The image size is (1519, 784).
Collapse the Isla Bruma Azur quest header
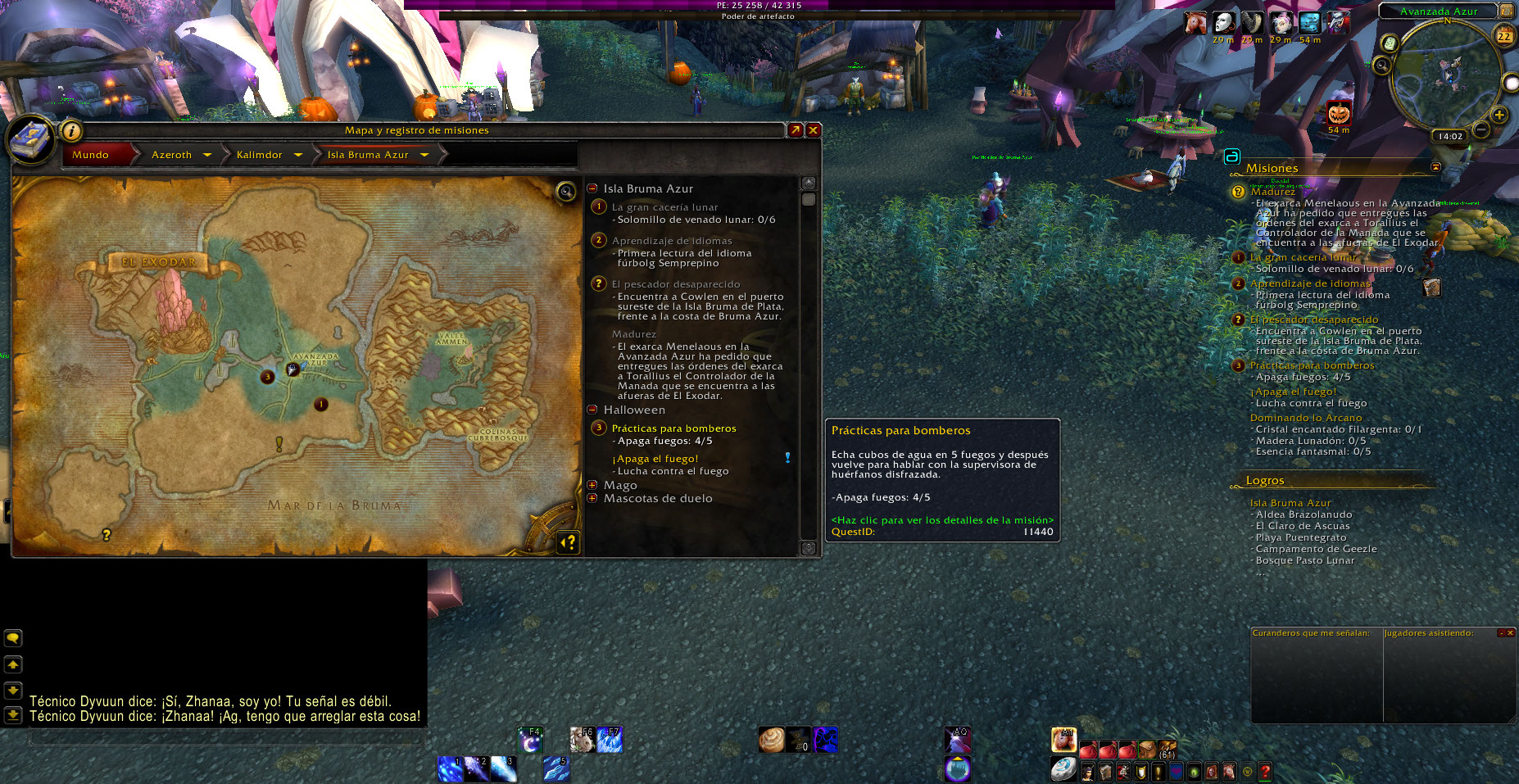tap(592, 188)
